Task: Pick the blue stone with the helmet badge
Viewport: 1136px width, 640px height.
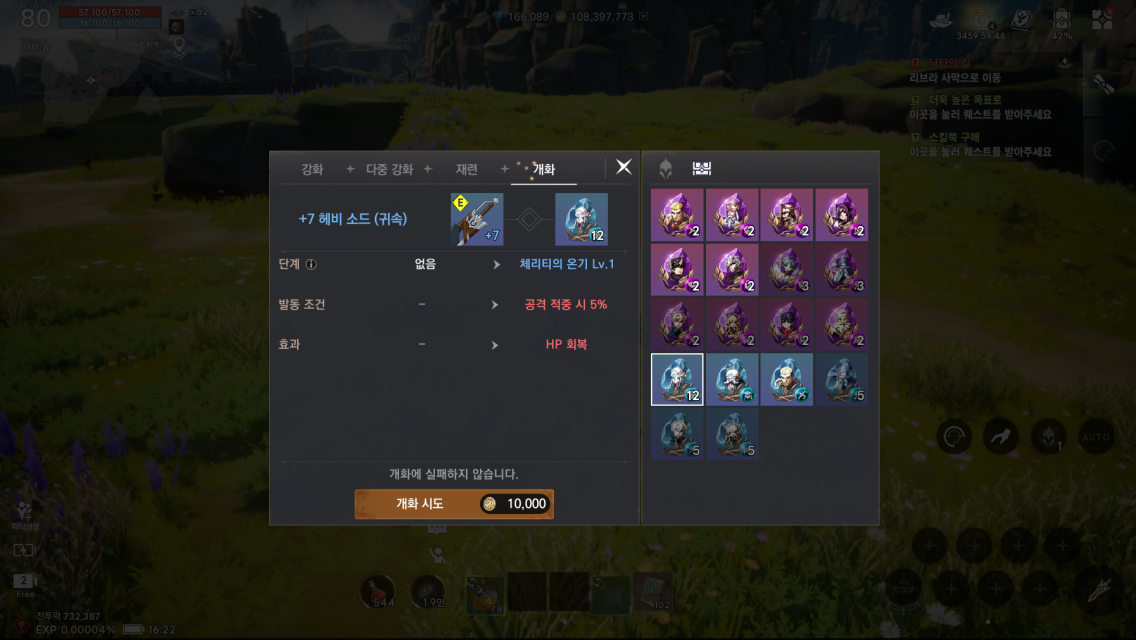Action: tap(732, 379)
